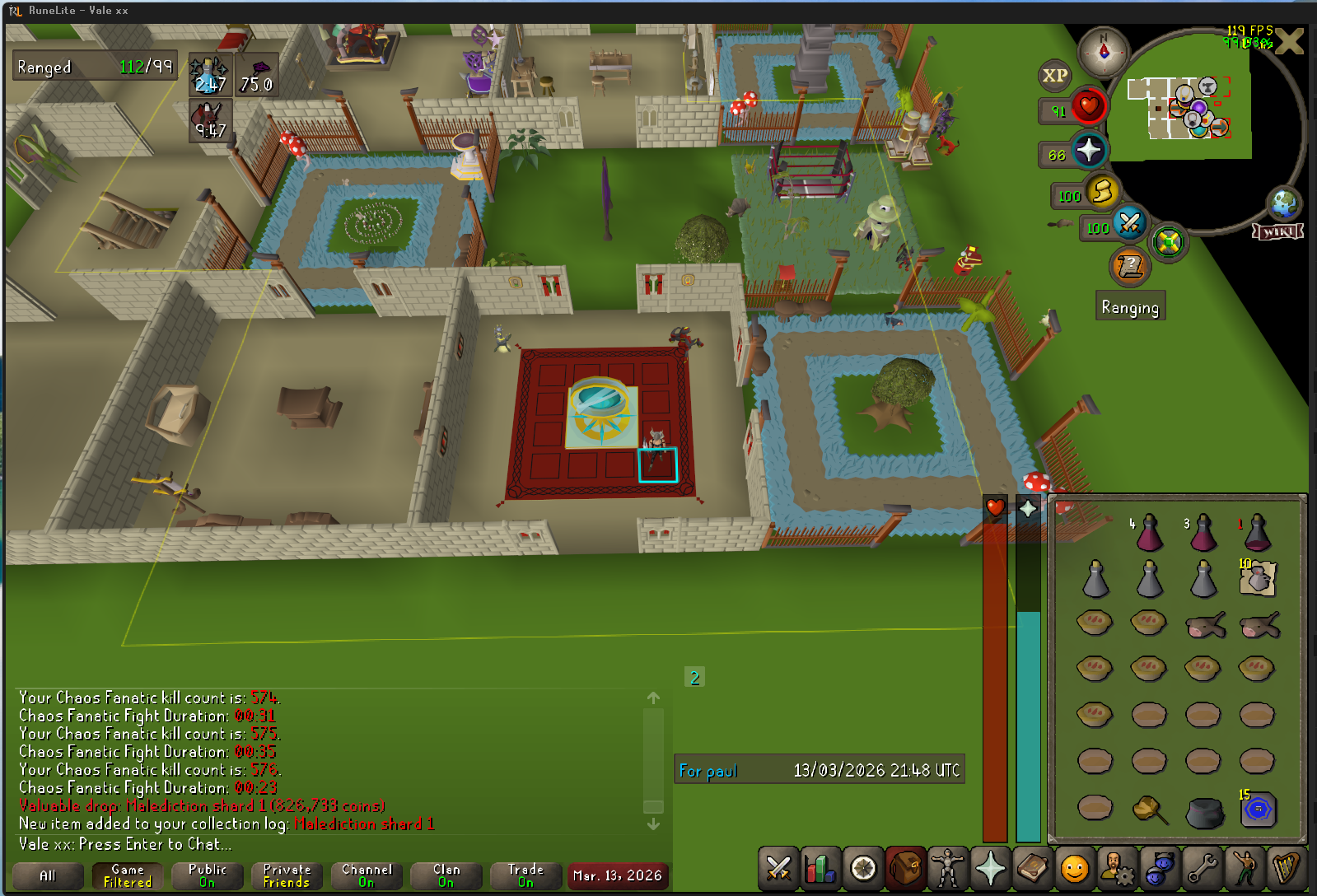Image resolution: width=1317 pixels, height=896 pixels.
Task: Click the Wiki lookup banner
Action: click(1277, 231)
